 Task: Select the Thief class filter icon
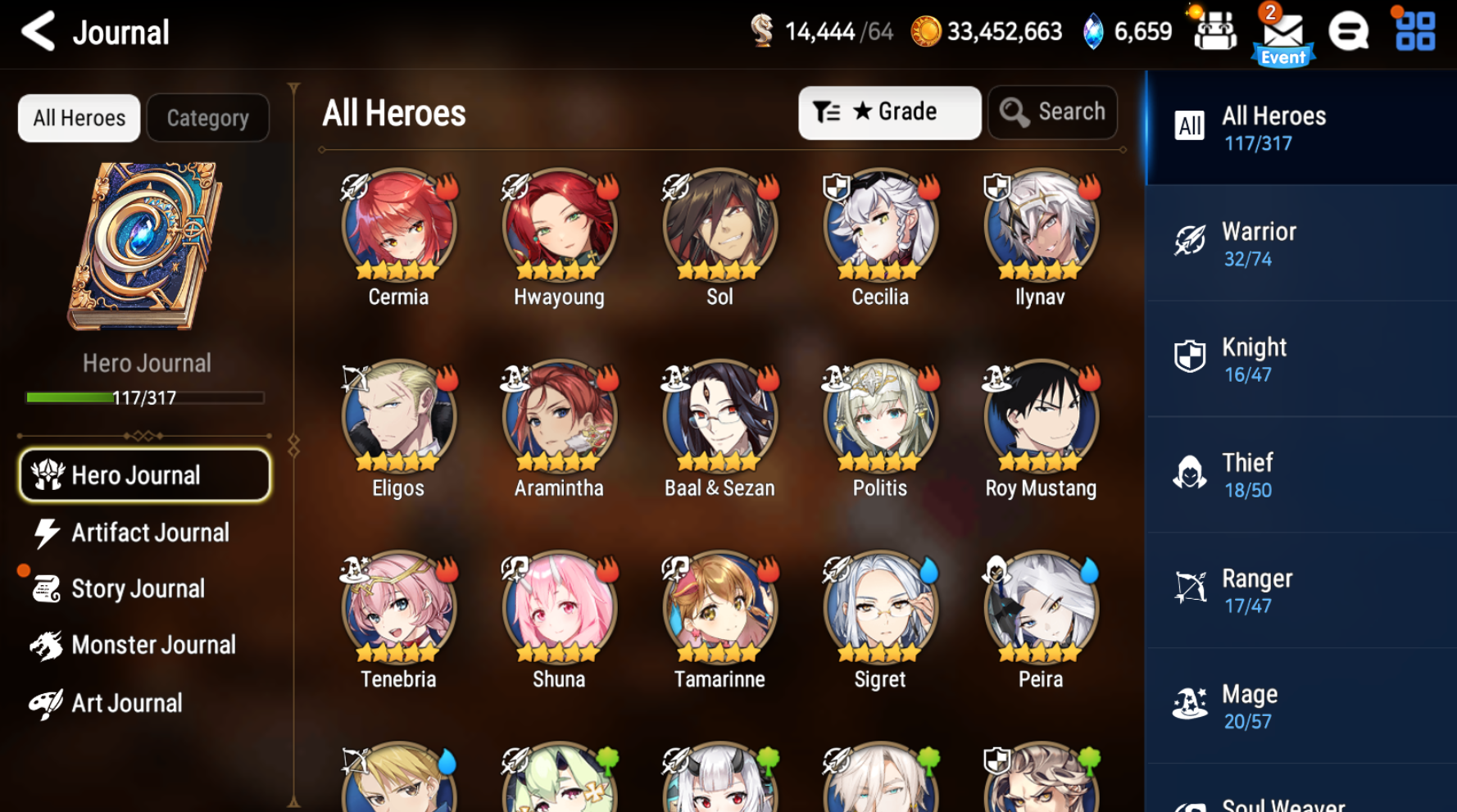coord(1190,472)
